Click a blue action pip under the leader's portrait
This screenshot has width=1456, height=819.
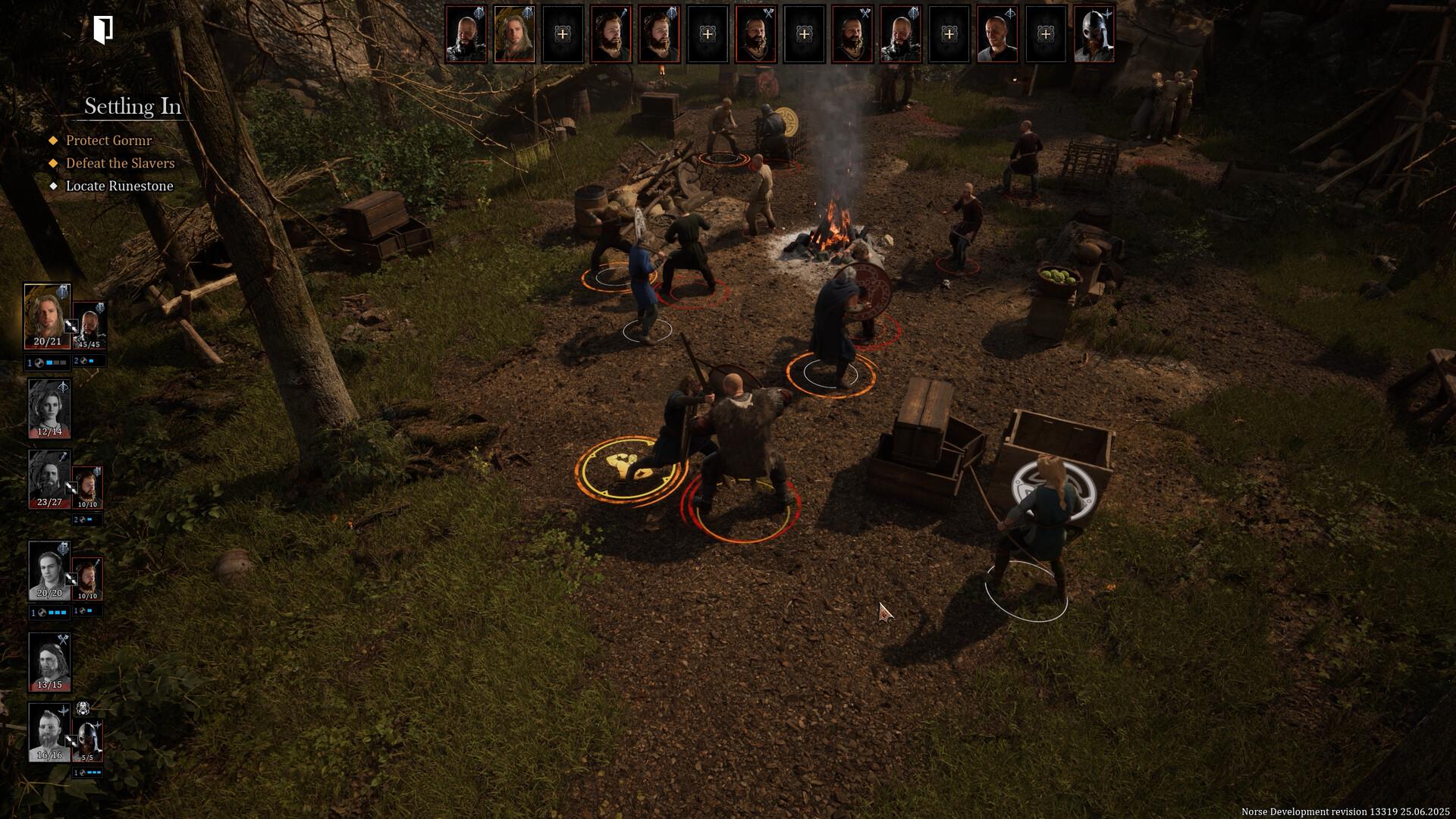pyautogui.click(x=49, y=362)
